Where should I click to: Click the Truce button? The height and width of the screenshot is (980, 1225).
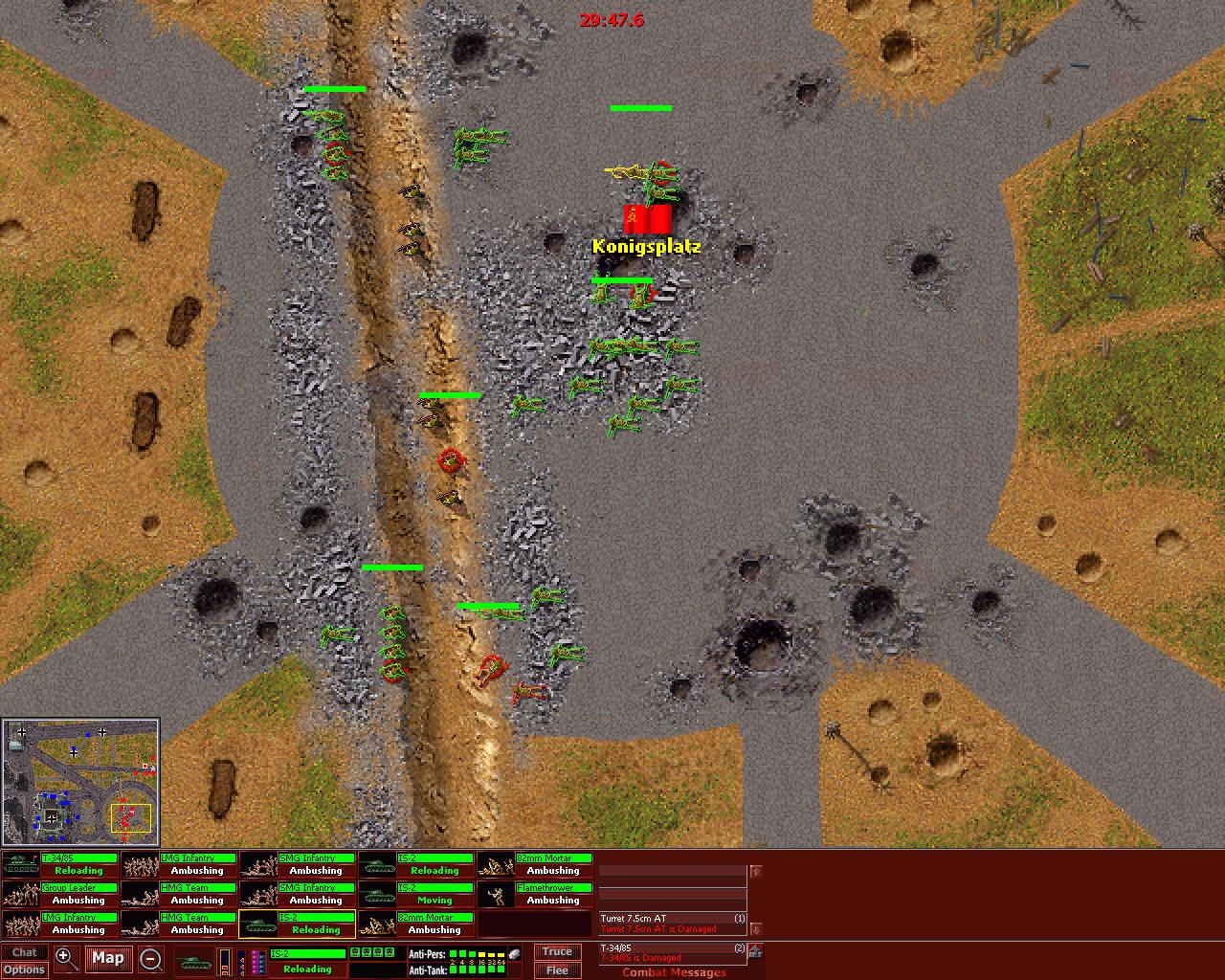click(556, 950)
